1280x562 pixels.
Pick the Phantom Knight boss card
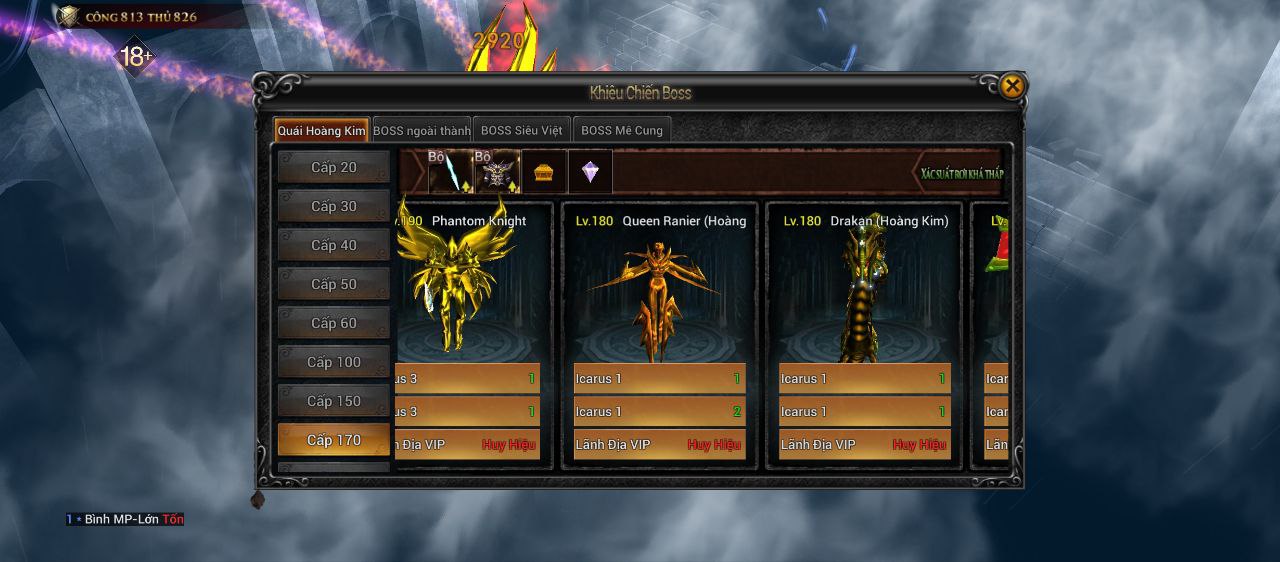tap(472, 290)
